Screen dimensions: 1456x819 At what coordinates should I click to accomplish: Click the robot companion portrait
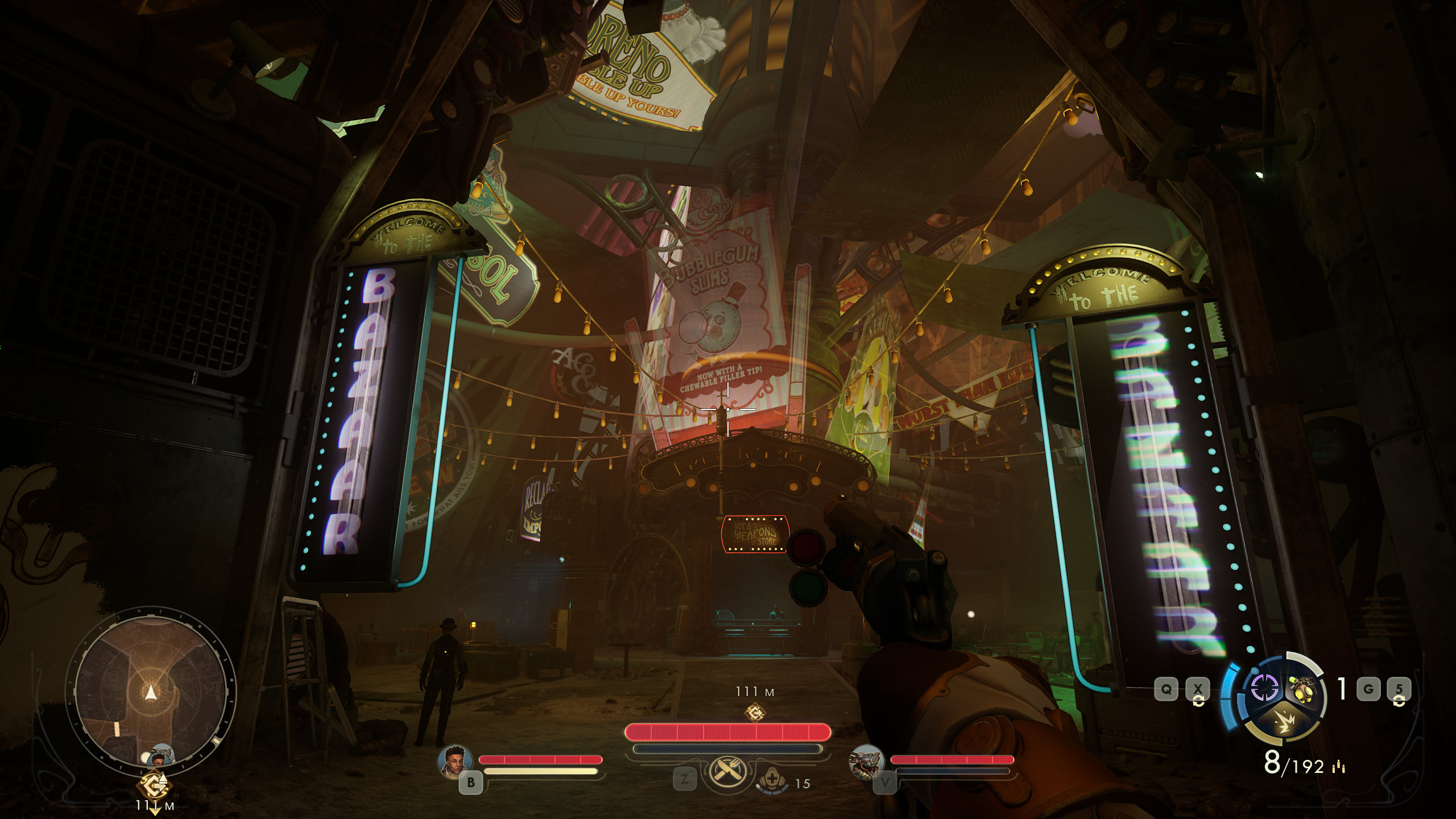(866, 761)
